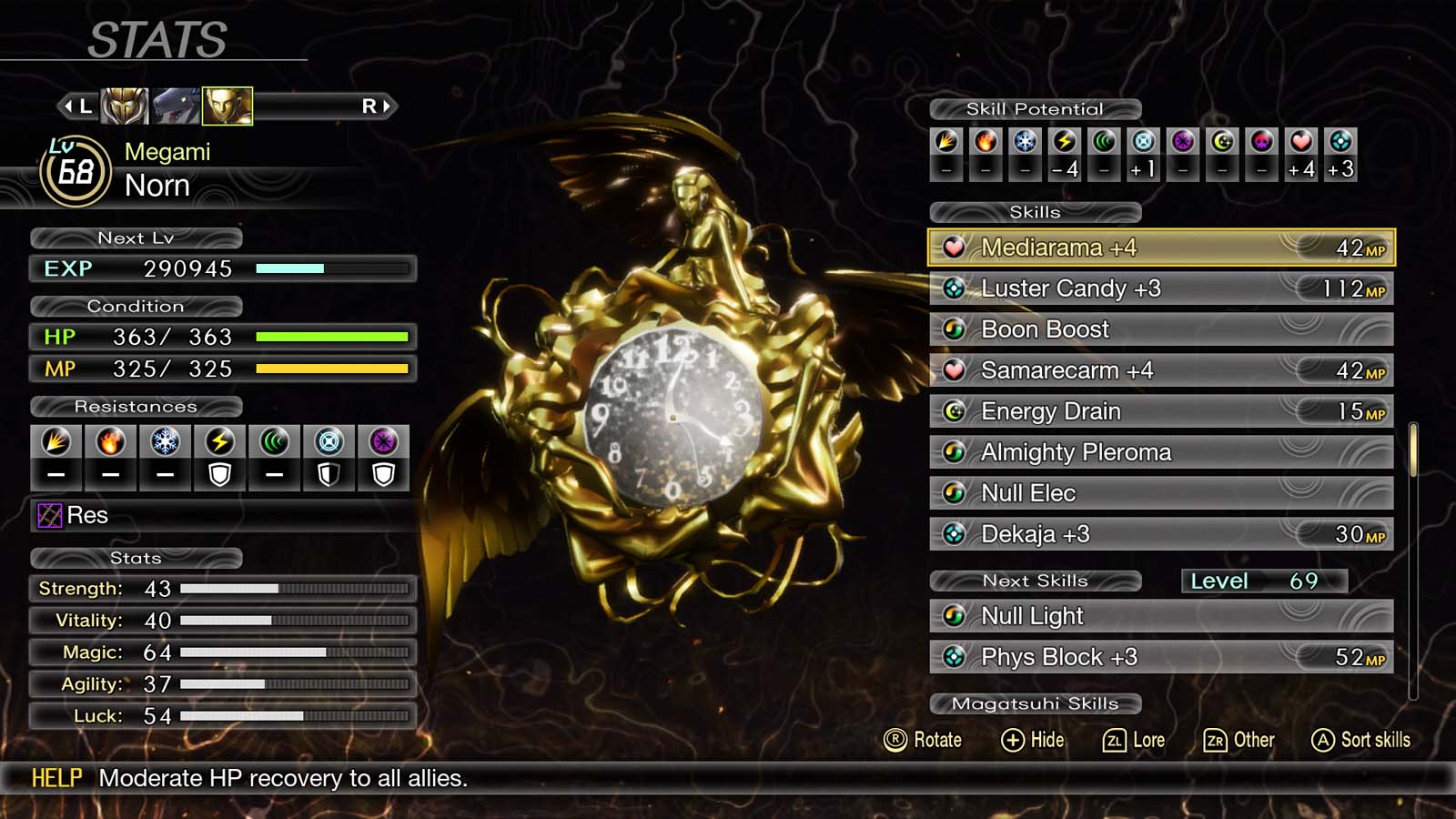The width and height of the screenshot is (1456, 819).
Task: Select Norn's highlighted portrait tab
Action: 226,104
